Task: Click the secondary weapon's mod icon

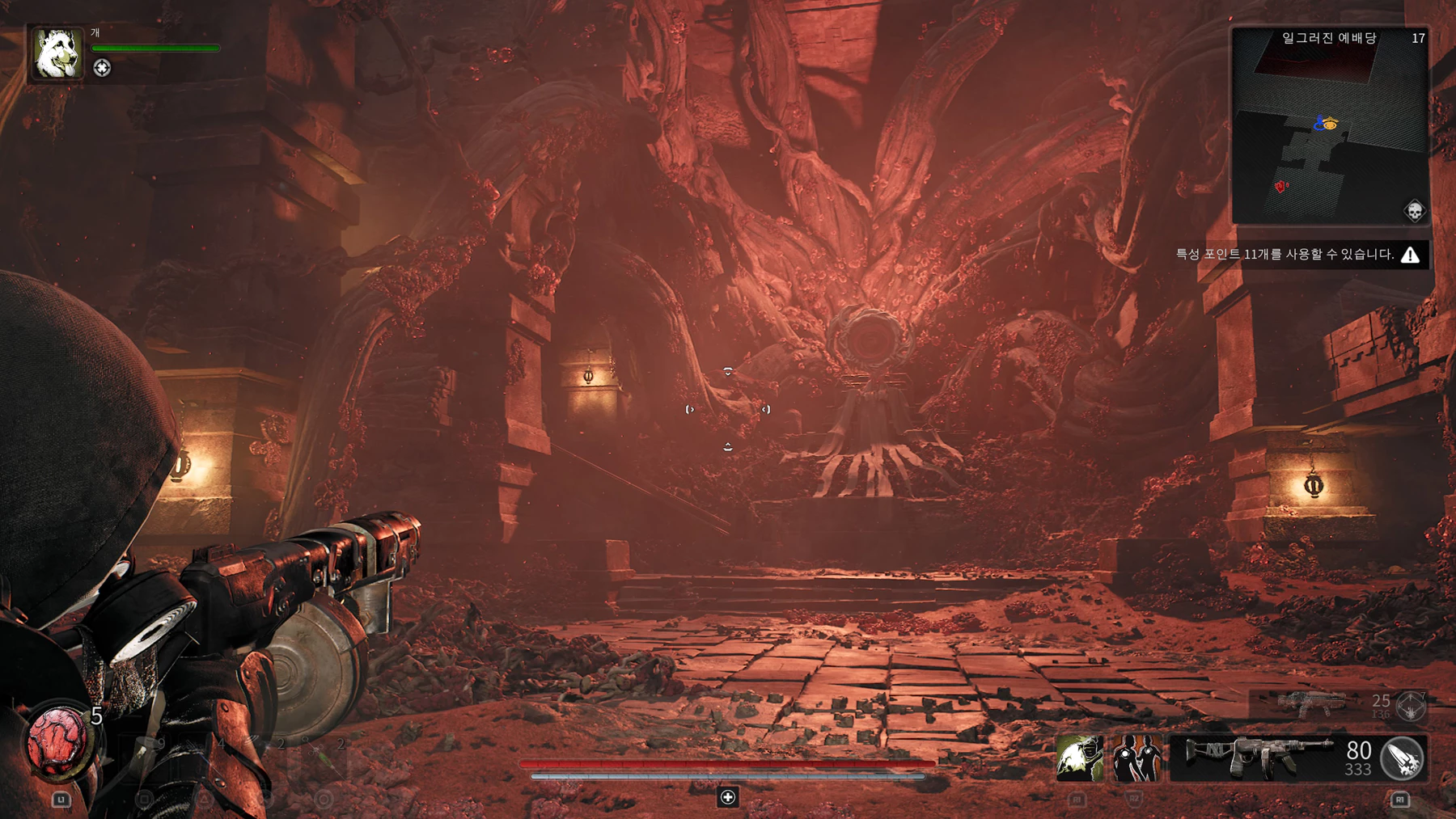Action: 1411,706
